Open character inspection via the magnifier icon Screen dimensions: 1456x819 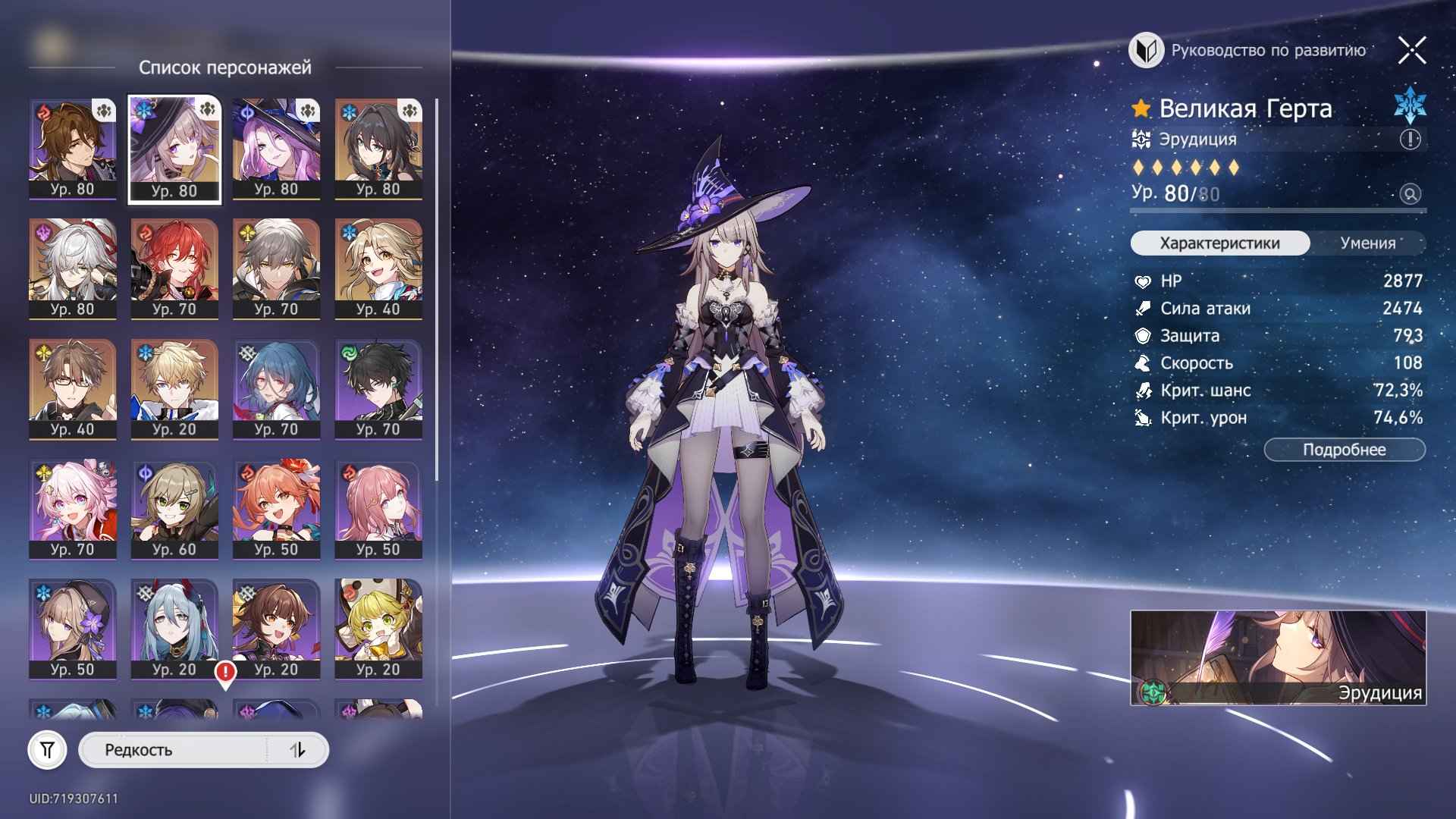(1411, 196)
